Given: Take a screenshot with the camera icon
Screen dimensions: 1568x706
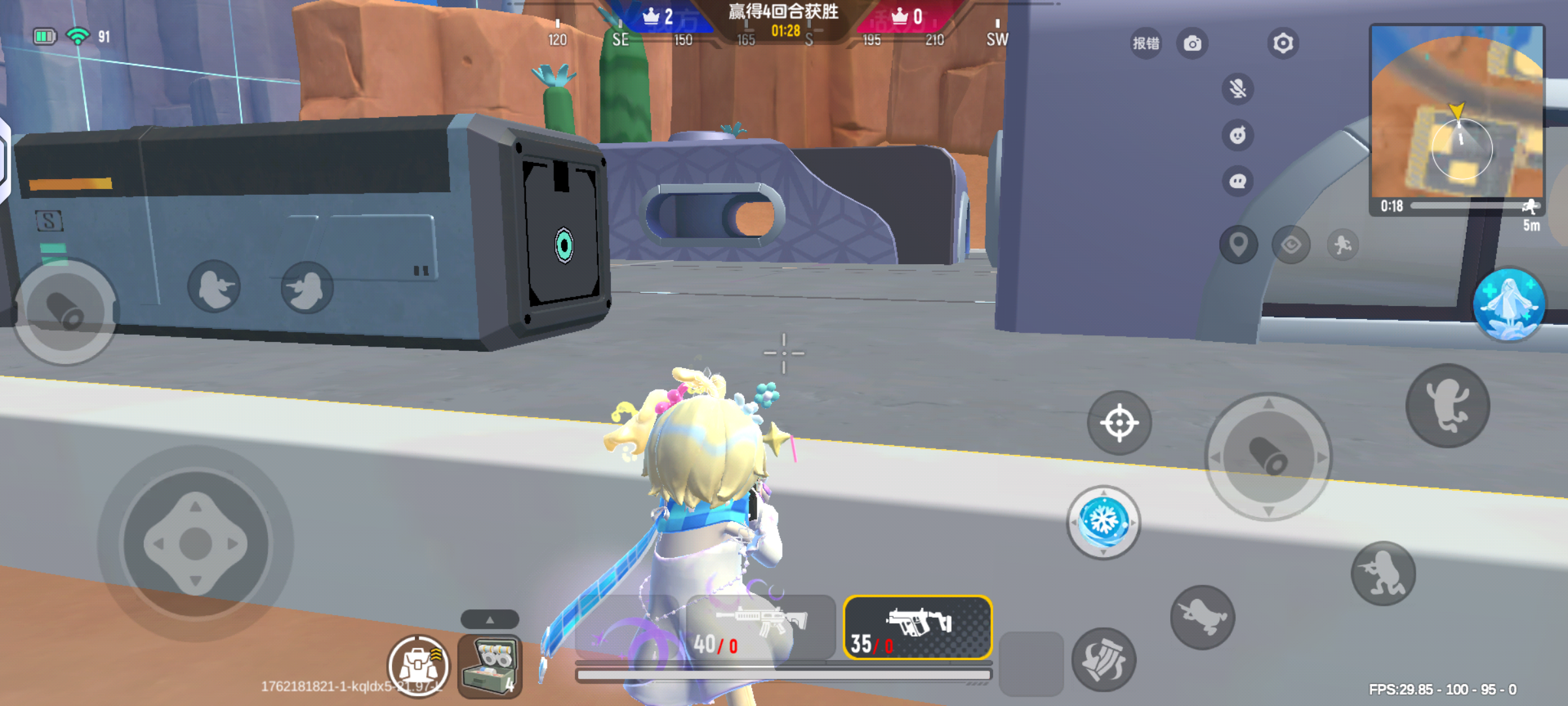Looking at the screenshot, I should 1192,42.
